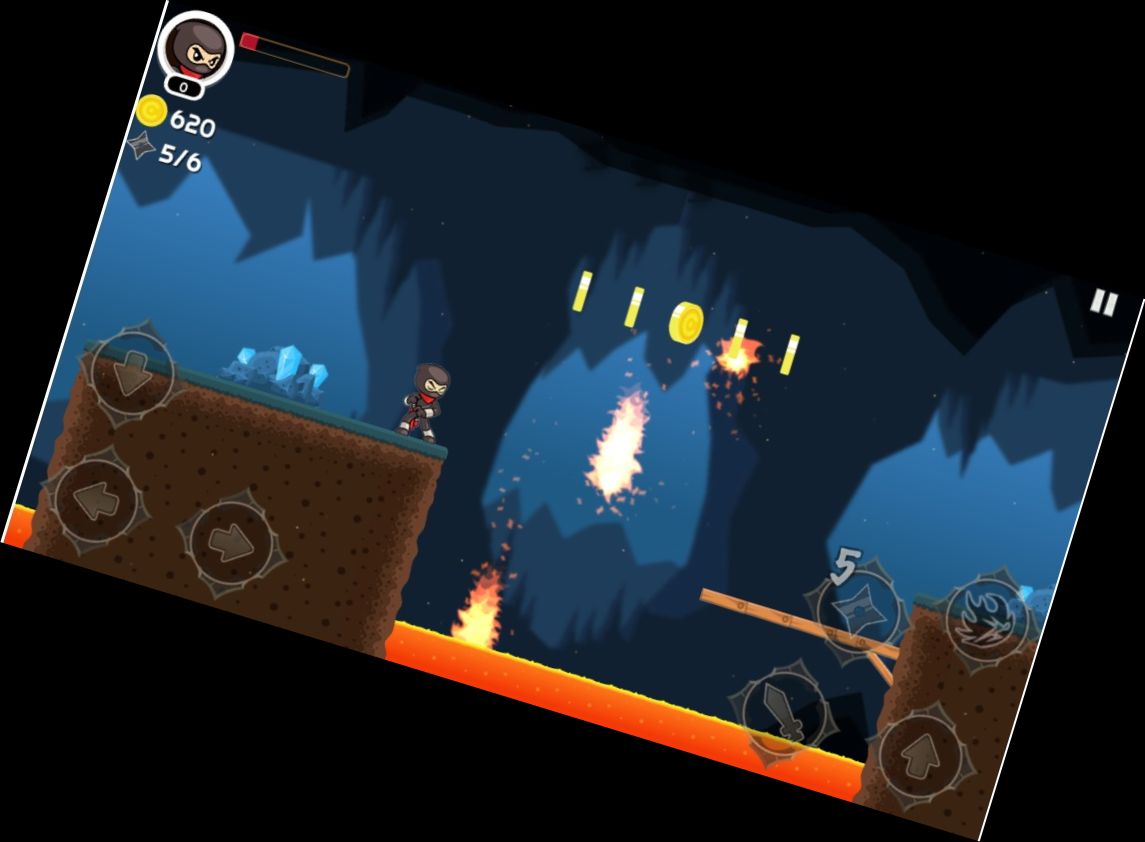The height and width of the screenshot is (842, 1145).
Task: Move right with the right arrow
Action: pyautogui.click(x=230, y=543)
